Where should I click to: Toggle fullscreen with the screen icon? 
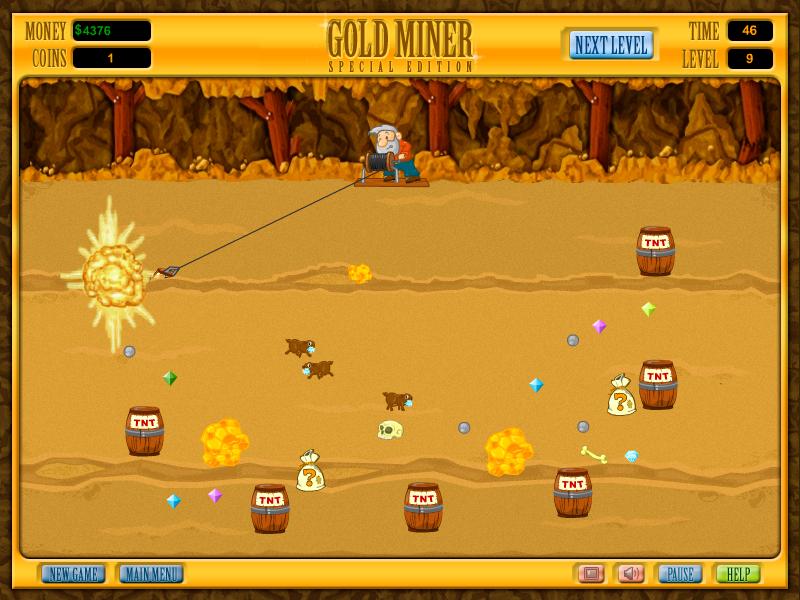coord(590,574)
